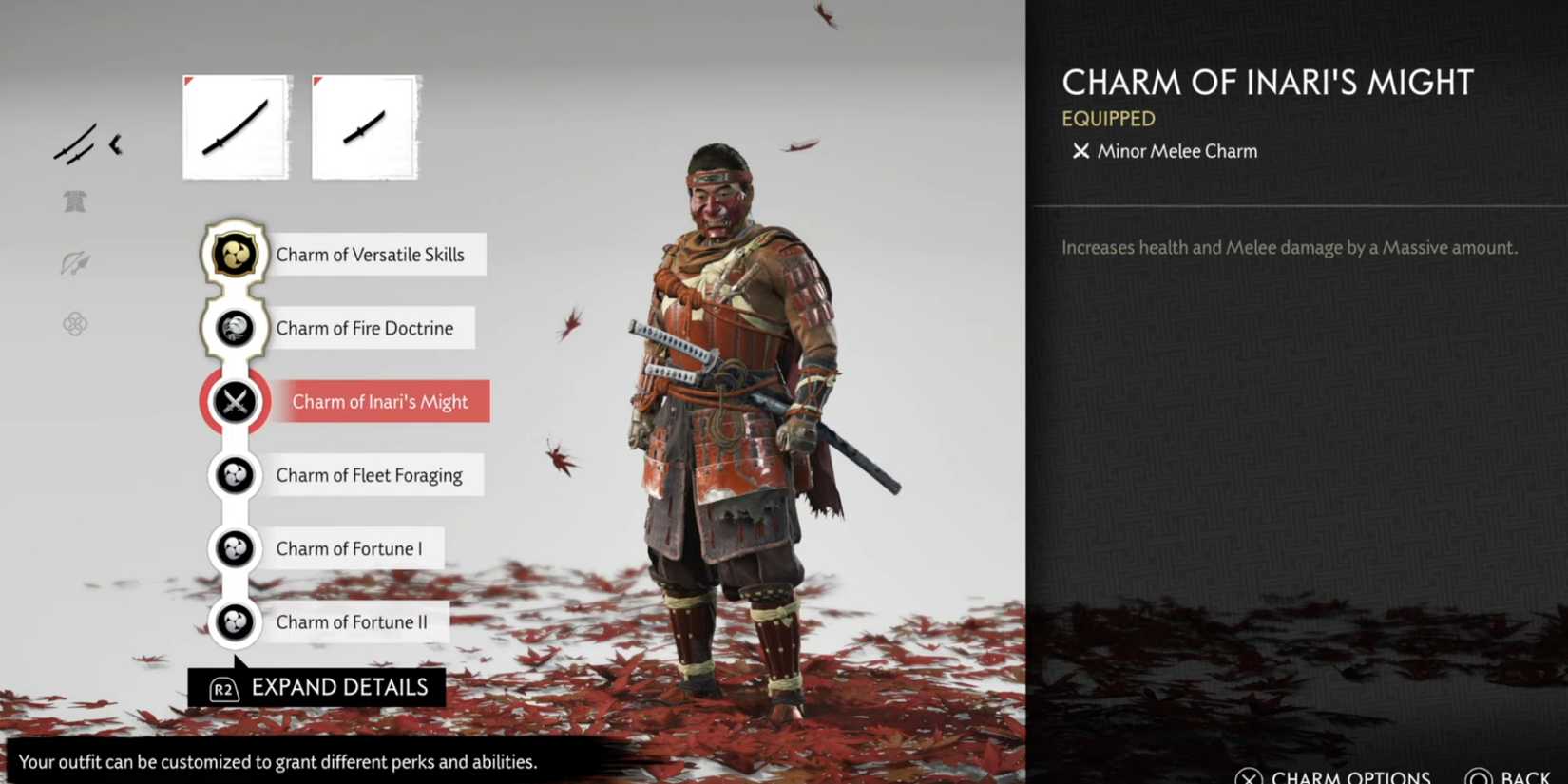
Task: Open the armor equipment category
Action: (x=76, y=201)
